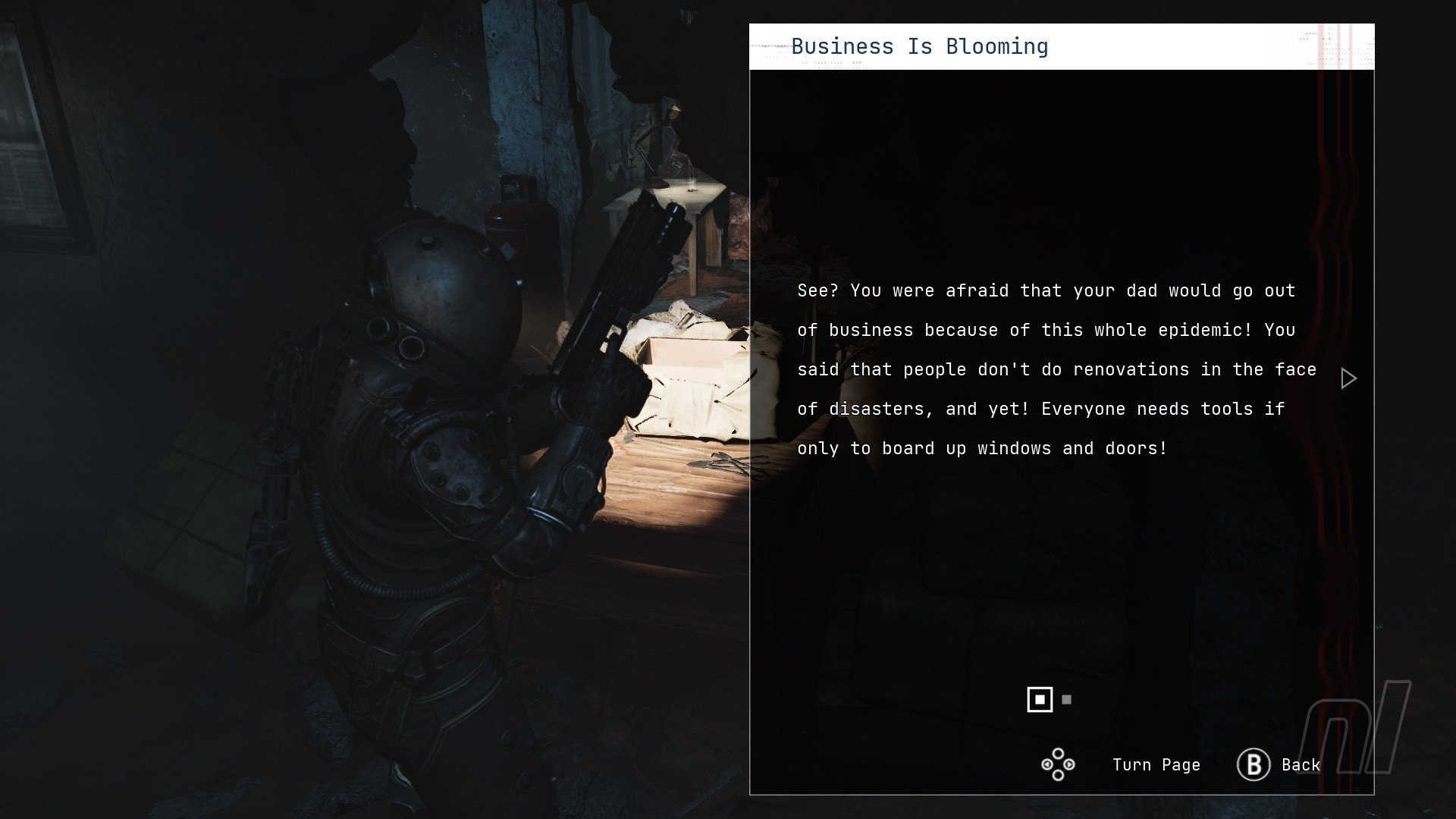Click the Turn Page label
Screen dimensions: 1456x819
pos(1156,765)
